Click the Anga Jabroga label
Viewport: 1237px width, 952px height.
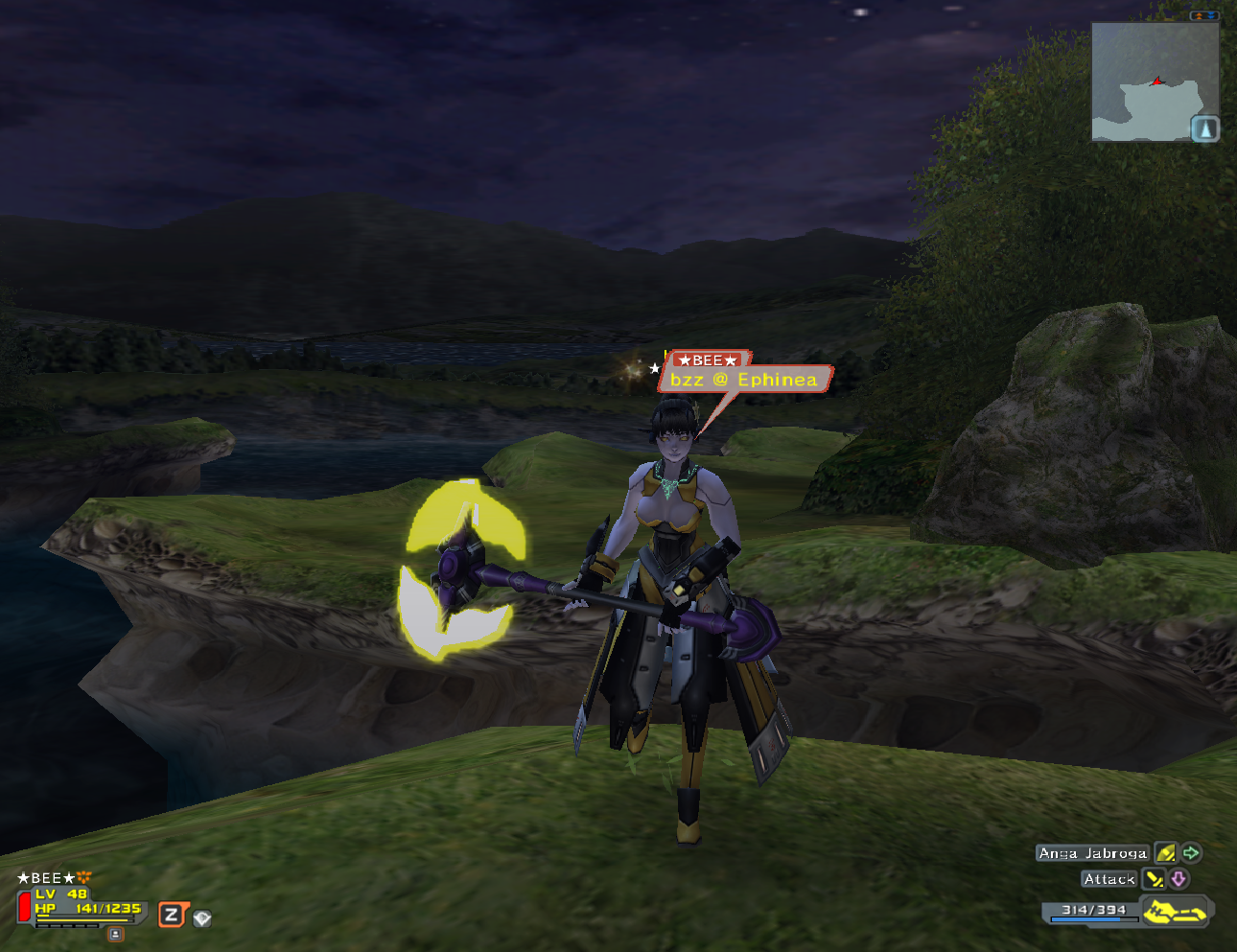1092,852
